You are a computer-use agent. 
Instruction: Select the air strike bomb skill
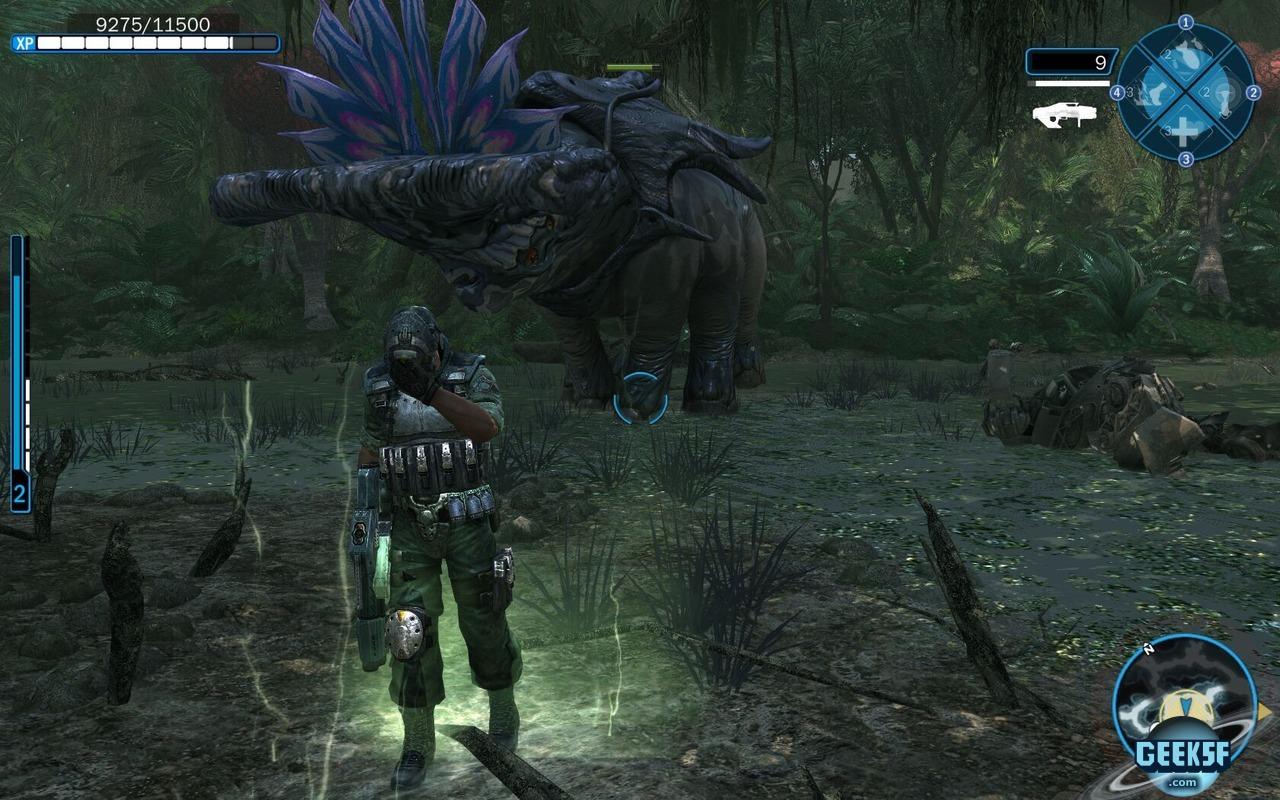(x=1185, y=58)
